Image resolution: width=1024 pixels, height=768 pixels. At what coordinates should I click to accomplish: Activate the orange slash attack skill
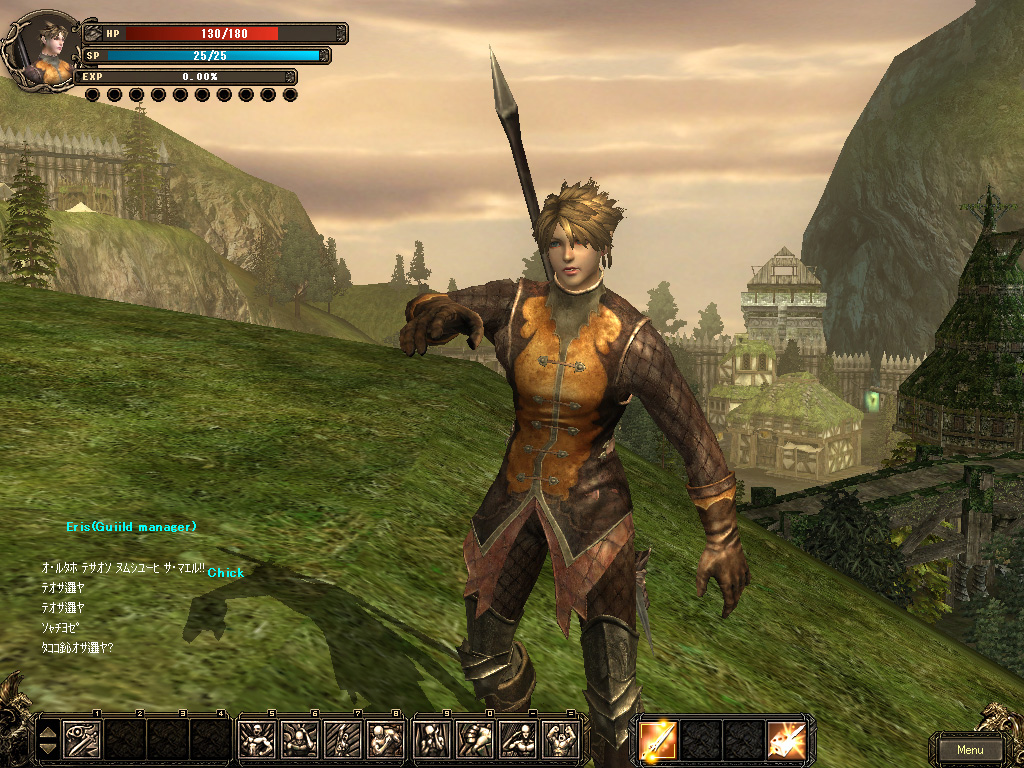tap(786, 740)
